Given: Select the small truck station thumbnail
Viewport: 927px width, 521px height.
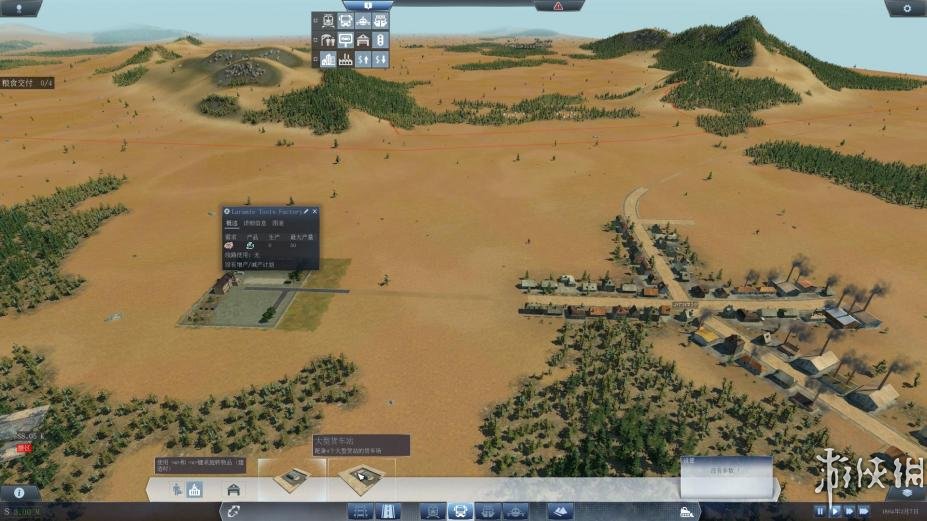Looking at the screenshot, I should (291, 477).
